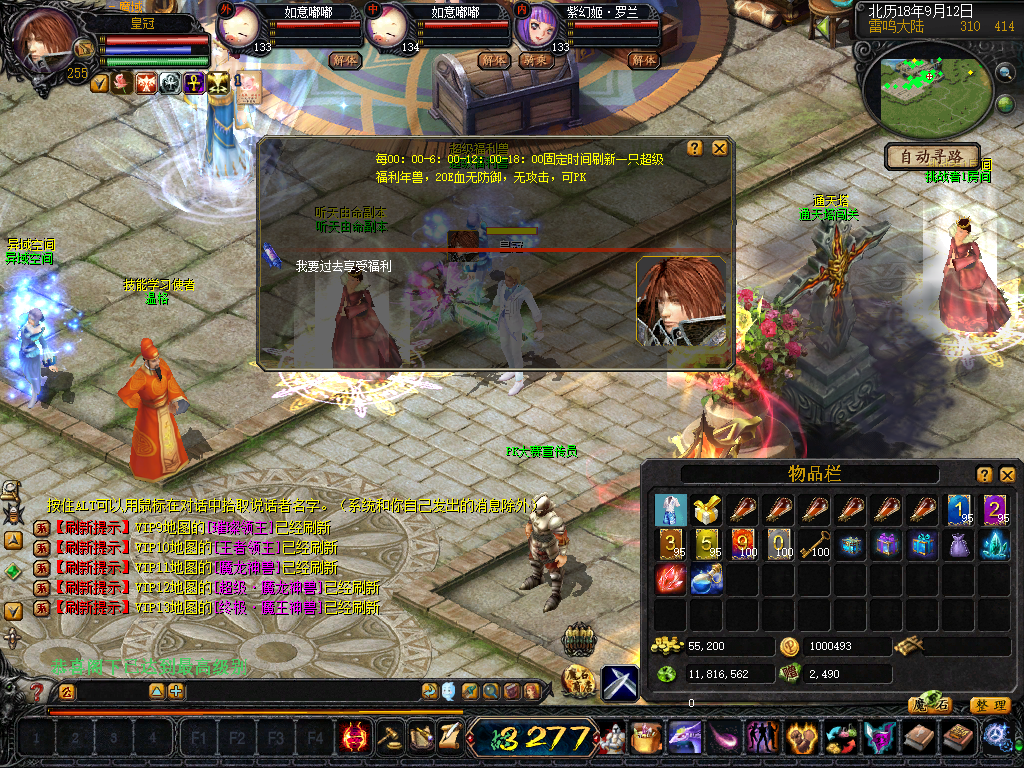Close the 超级福利兽 dialogue window
The image size is (1024, 768).
pos(719,148)
